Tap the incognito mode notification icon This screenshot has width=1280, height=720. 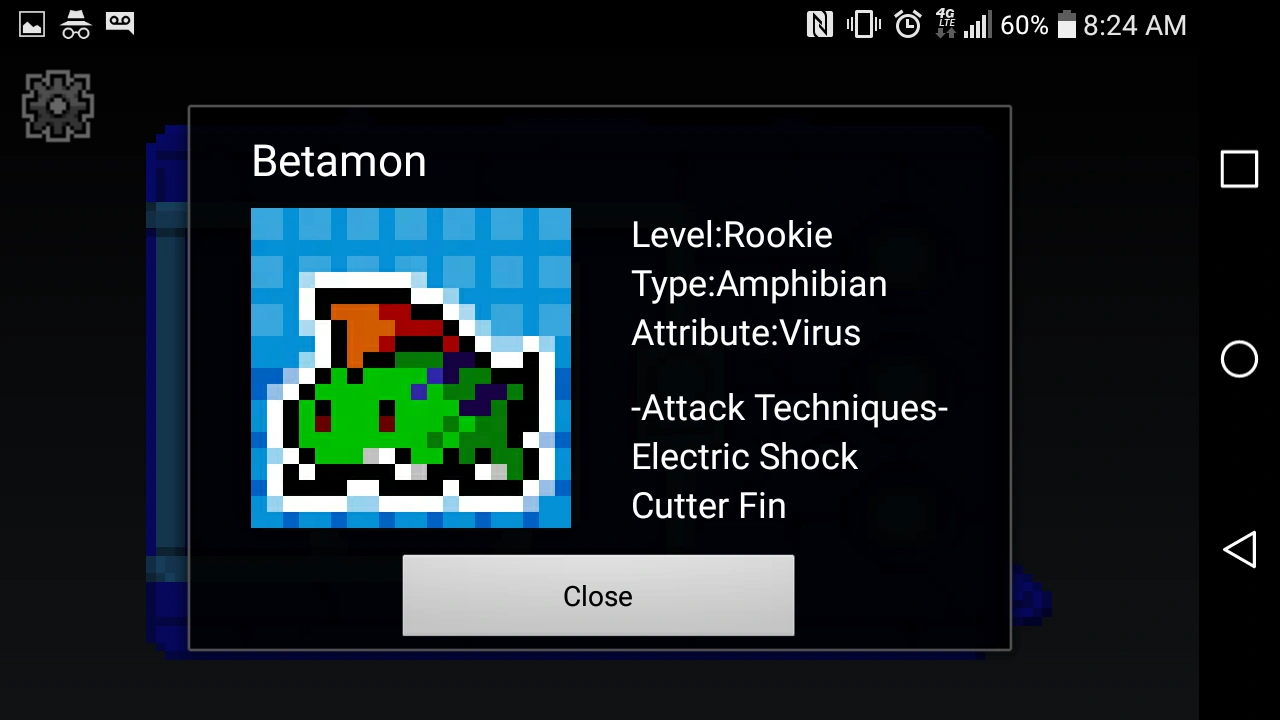[75, 24]
